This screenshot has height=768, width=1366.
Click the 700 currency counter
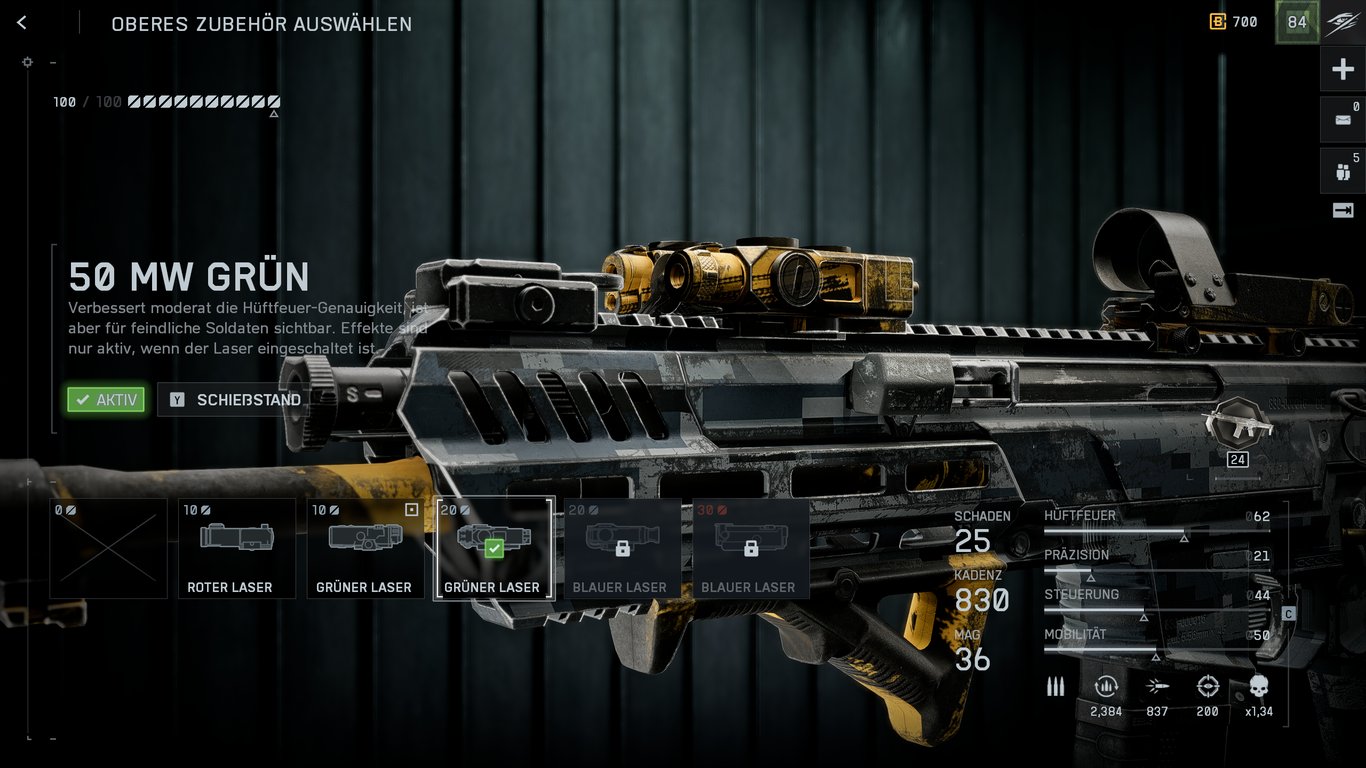pyautogui.click(x=1234, y=22)
